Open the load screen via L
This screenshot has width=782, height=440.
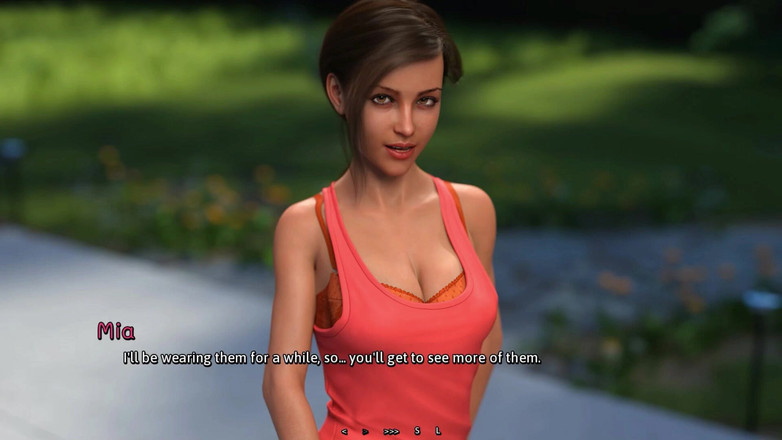click(x=438, y=431)
